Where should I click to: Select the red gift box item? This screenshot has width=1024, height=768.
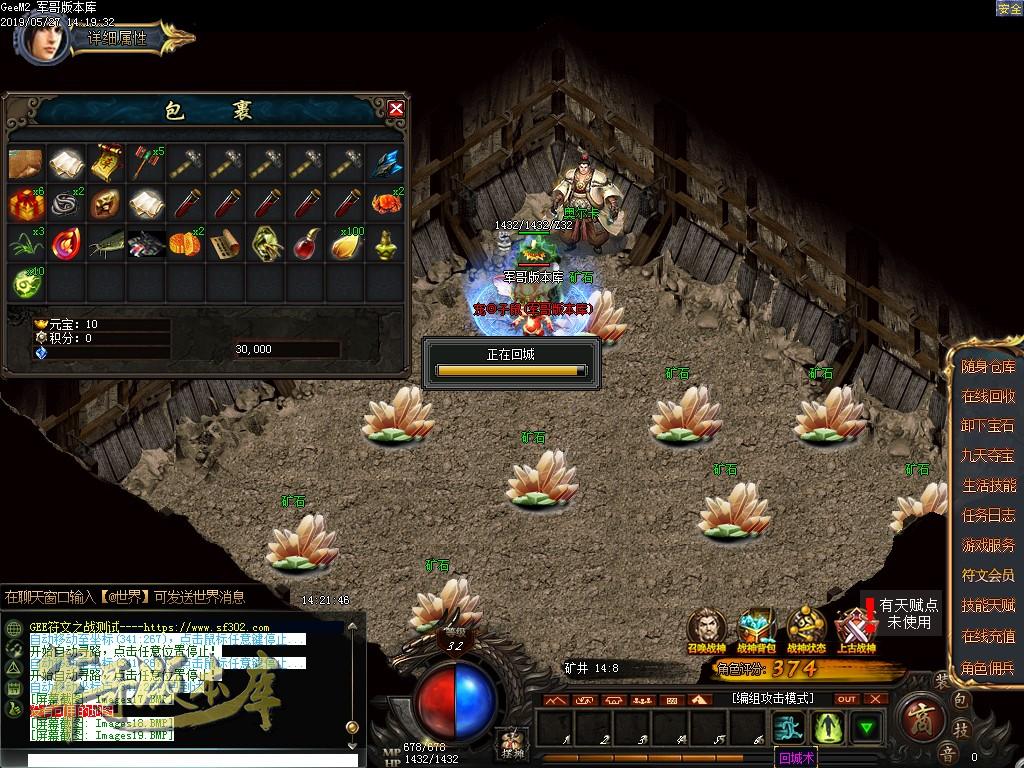click(25, 202)
